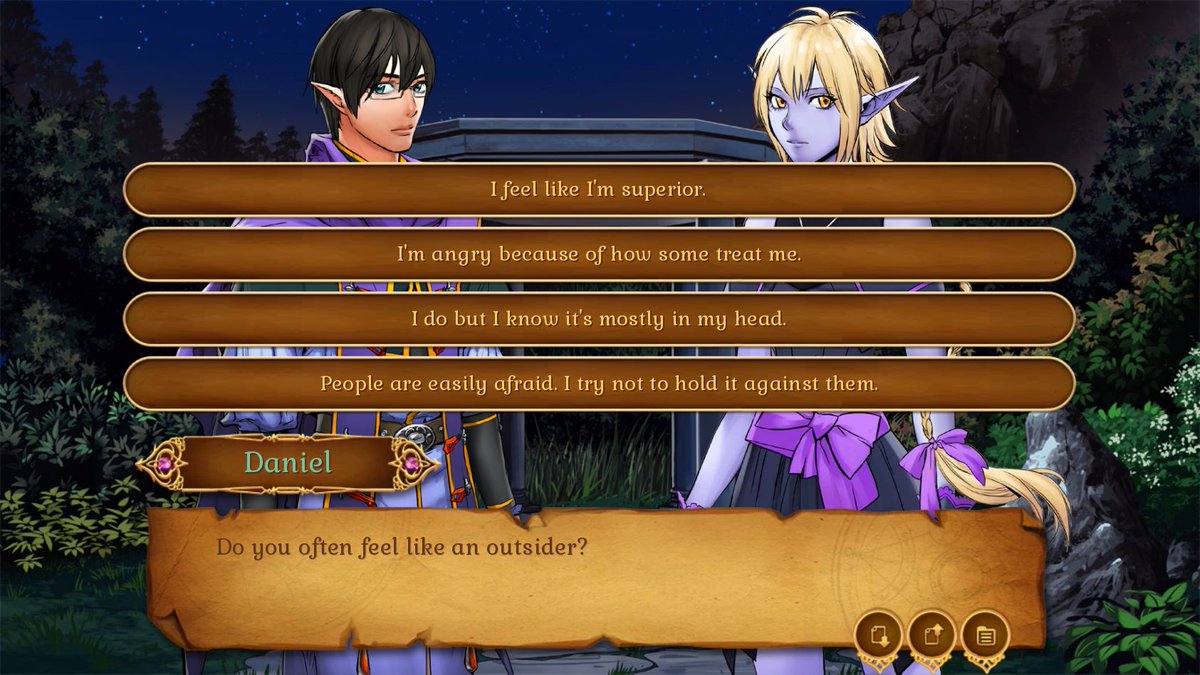
Task: Pick the "People are easily afraid" response
Action: pyautogui.click(x=598, y=383)
